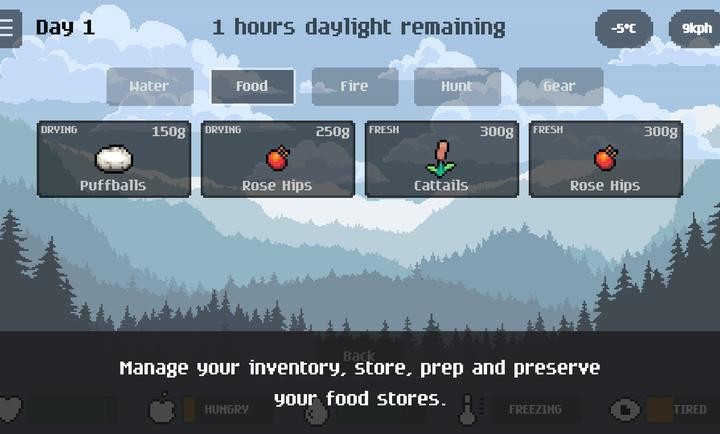Show the Gear tab
Image resolution: width=720 pixels, height=434 pixels.
point(559,86)
